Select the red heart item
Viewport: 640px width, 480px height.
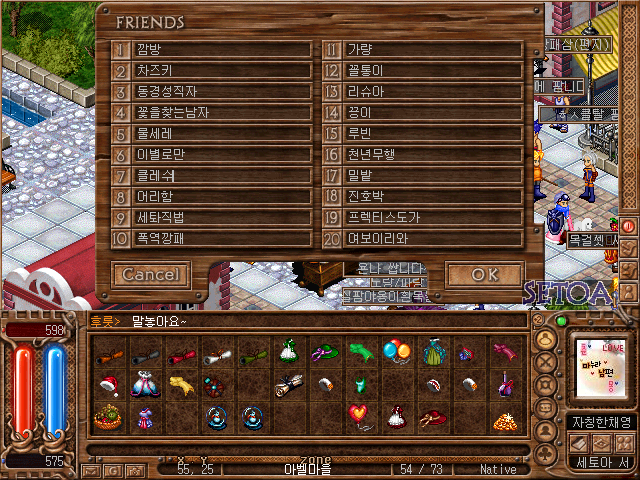click(x=358, y=414)
